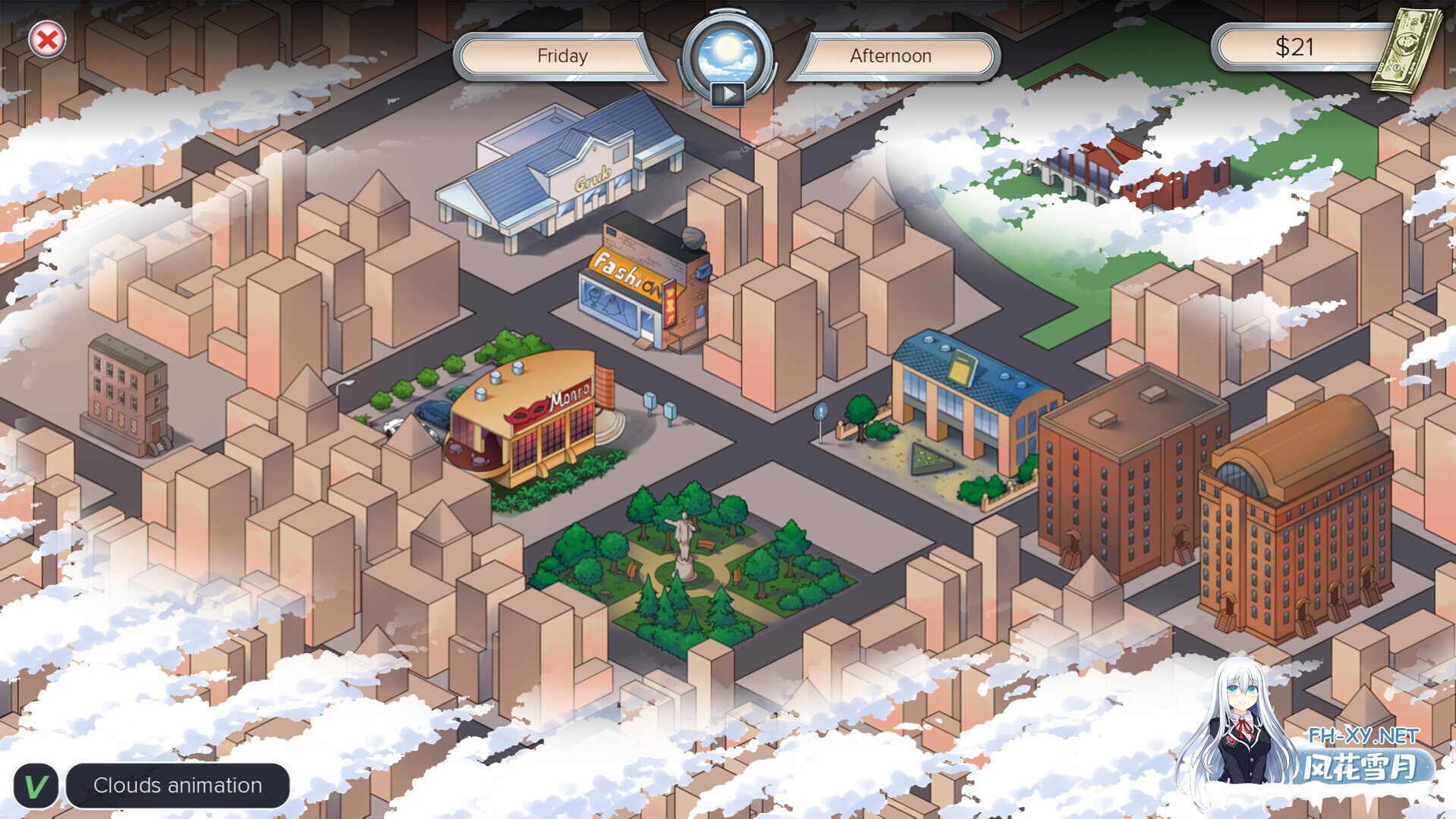The height and width of the screenshot is (819, 1456).
Task: Close the city map with the red X
Action: [47, 40]
